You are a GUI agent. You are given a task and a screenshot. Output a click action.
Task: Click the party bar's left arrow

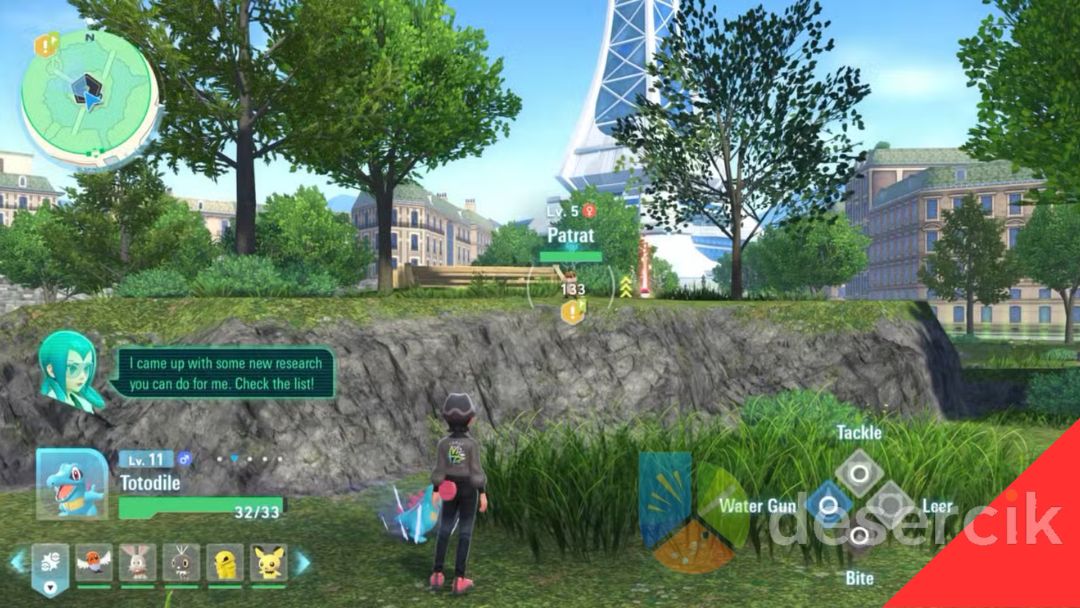tap(17, 562)
